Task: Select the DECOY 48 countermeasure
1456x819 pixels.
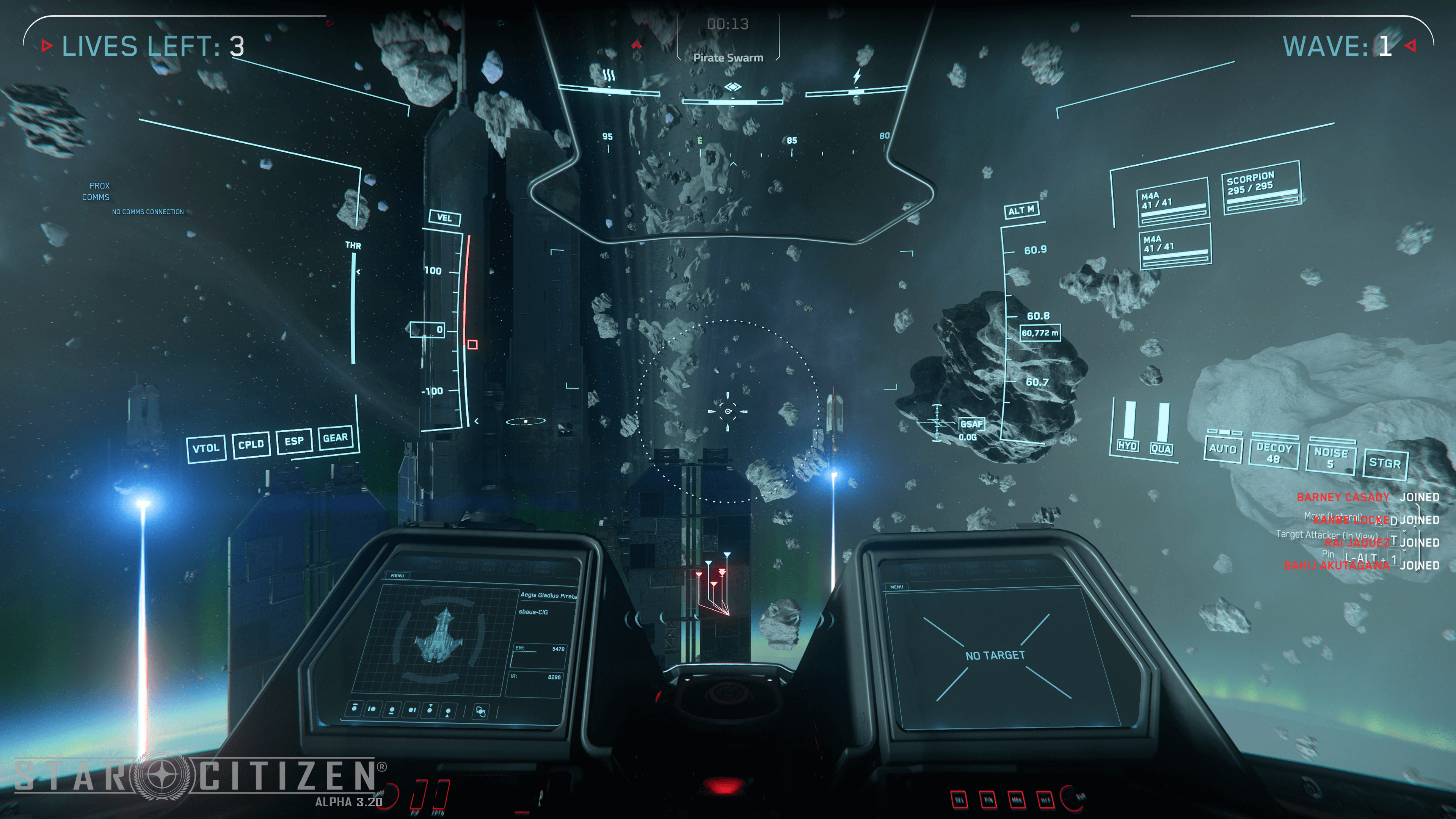Action: pyautogui.click(x=1274, y=453)
